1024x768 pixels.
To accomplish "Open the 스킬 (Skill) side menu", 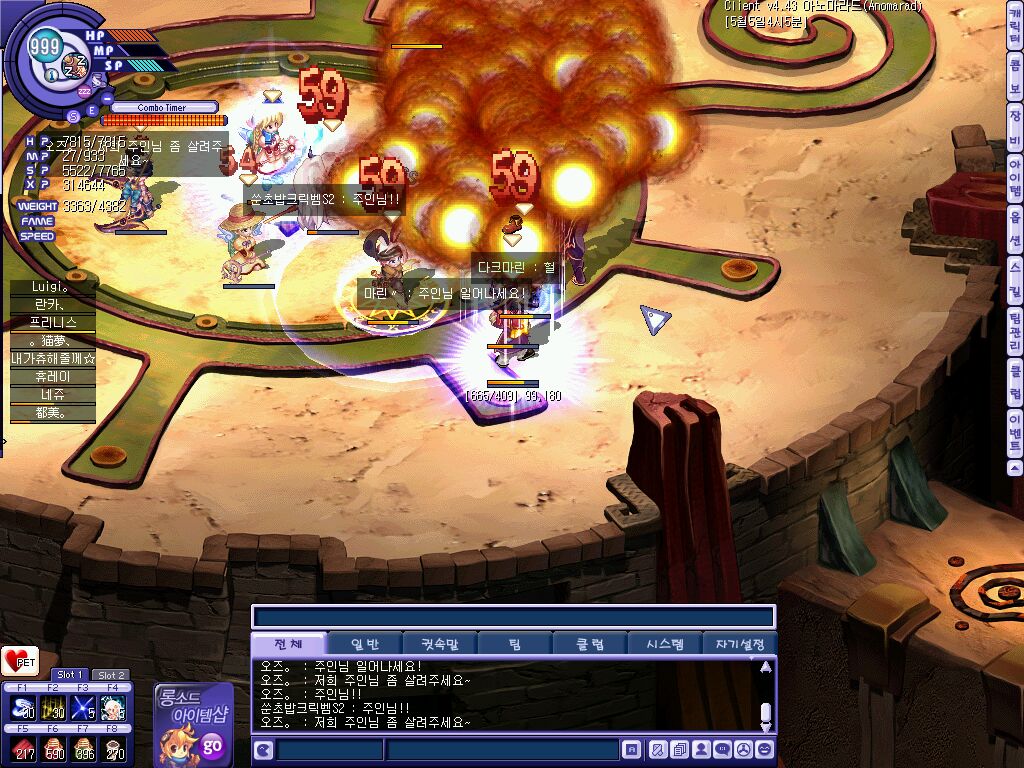I will tap(1015, 268).
